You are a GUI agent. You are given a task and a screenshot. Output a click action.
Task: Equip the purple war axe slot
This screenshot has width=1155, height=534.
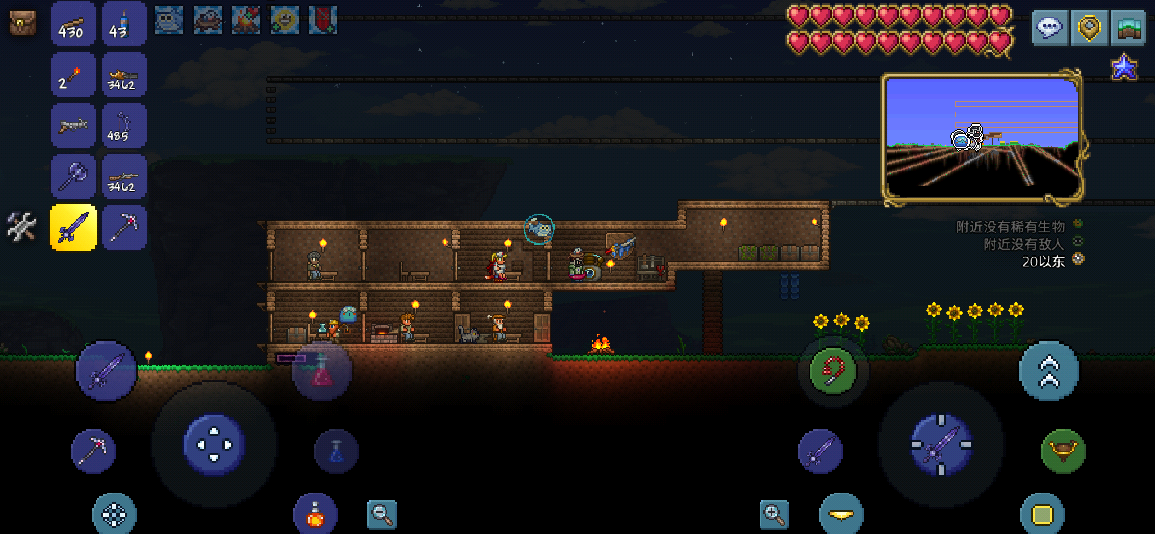click(x=73, y=177)
